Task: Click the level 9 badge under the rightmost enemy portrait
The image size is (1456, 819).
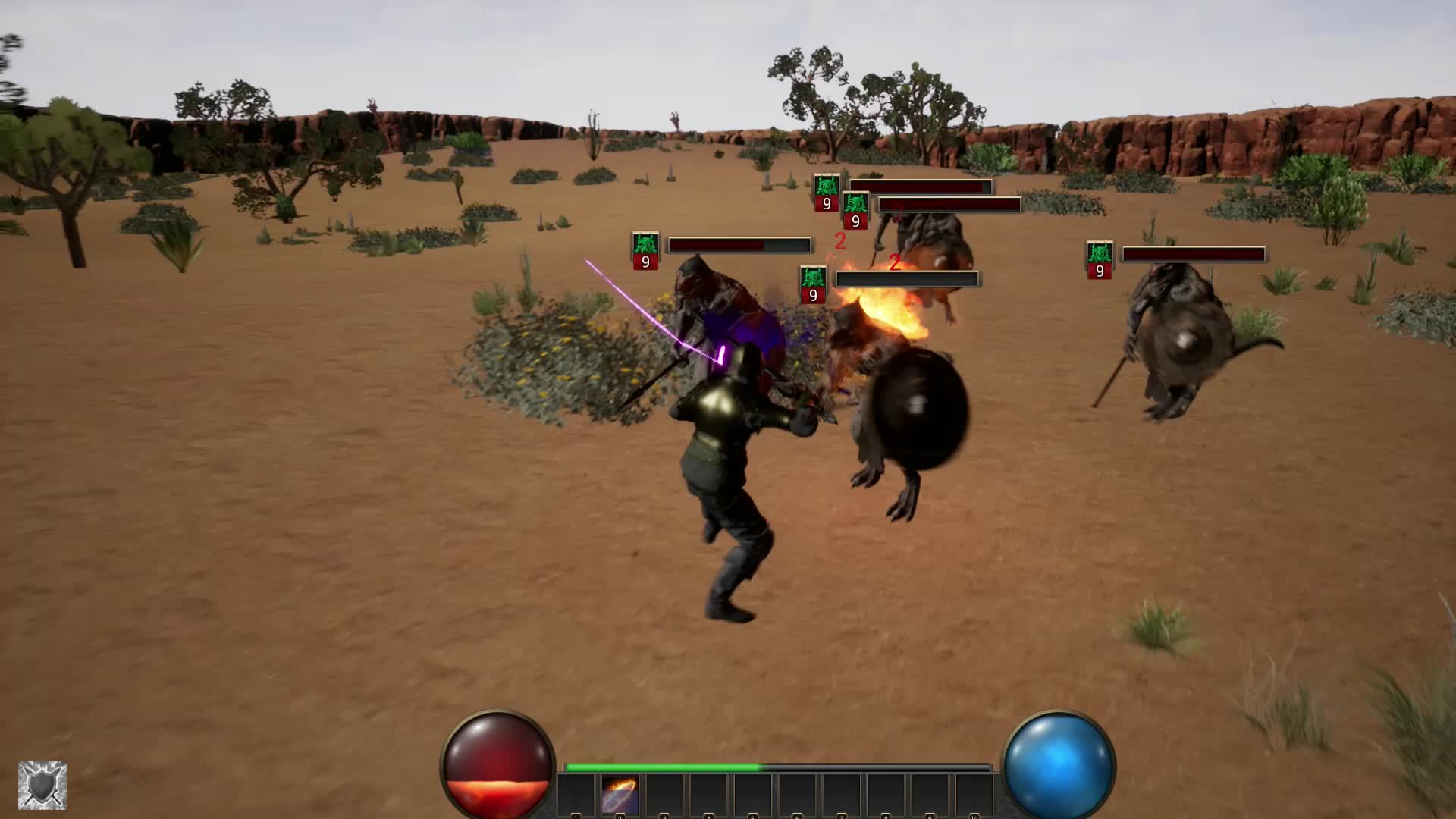Action: [x=1099, y=269]
